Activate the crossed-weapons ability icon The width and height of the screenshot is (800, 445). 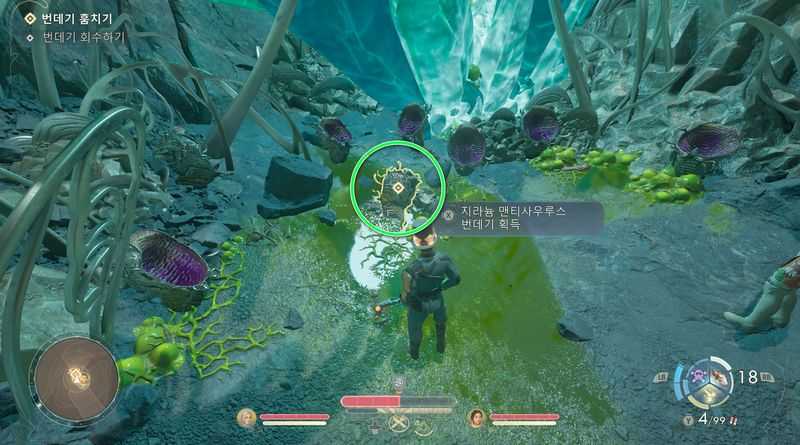pos(398,424)
